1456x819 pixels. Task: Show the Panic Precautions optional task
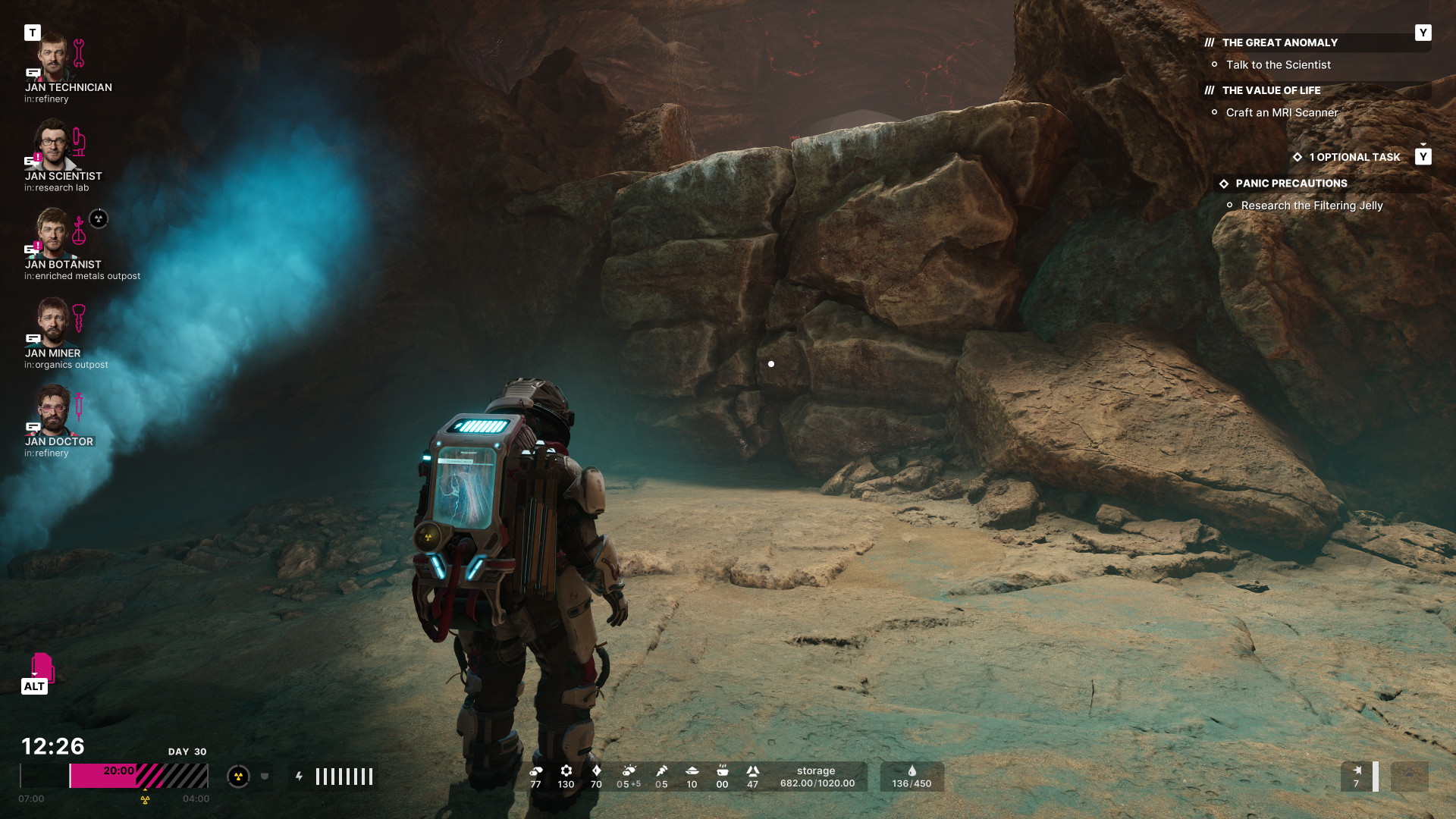[x=1291, y=184]
